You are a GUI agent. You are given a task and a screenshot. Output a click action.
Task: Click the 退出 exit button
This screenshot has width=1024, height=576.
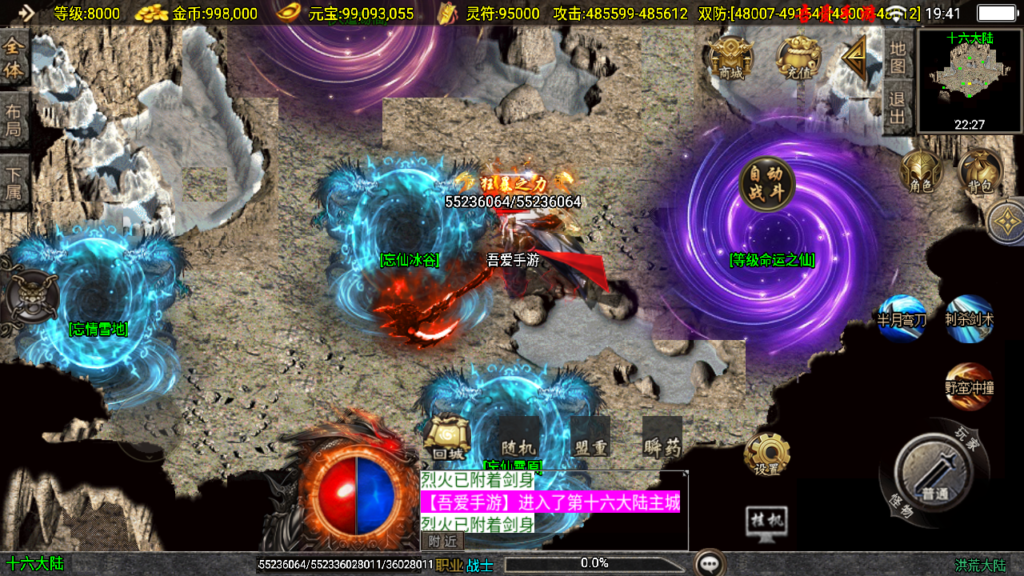point(898,107)
